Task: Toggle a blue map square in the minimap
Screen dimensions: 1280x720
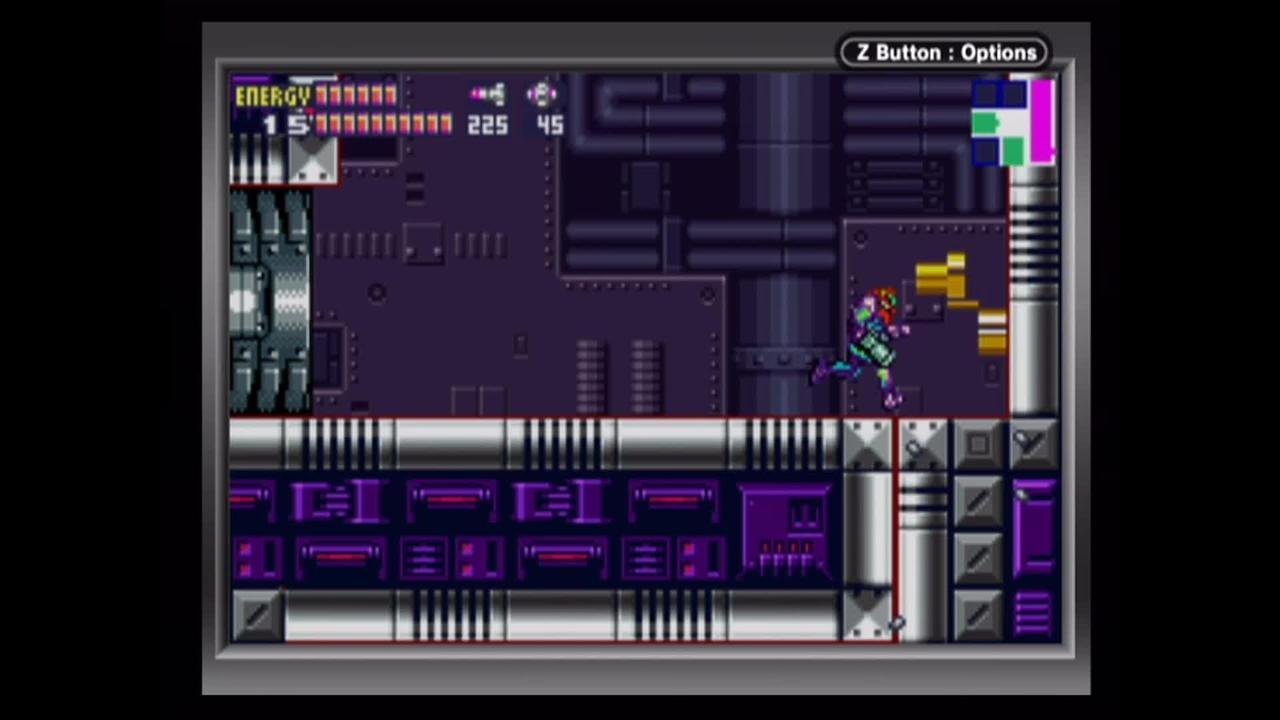Action: point(985,95)
